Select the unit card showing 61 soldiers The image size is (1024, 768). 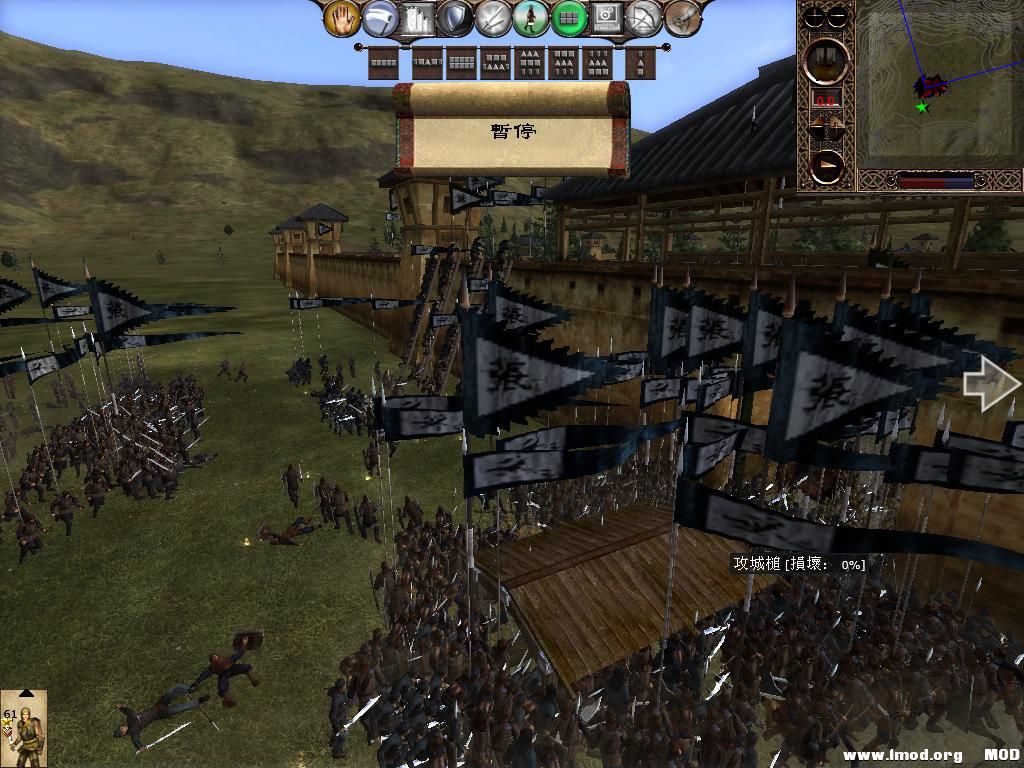[24, 729]
